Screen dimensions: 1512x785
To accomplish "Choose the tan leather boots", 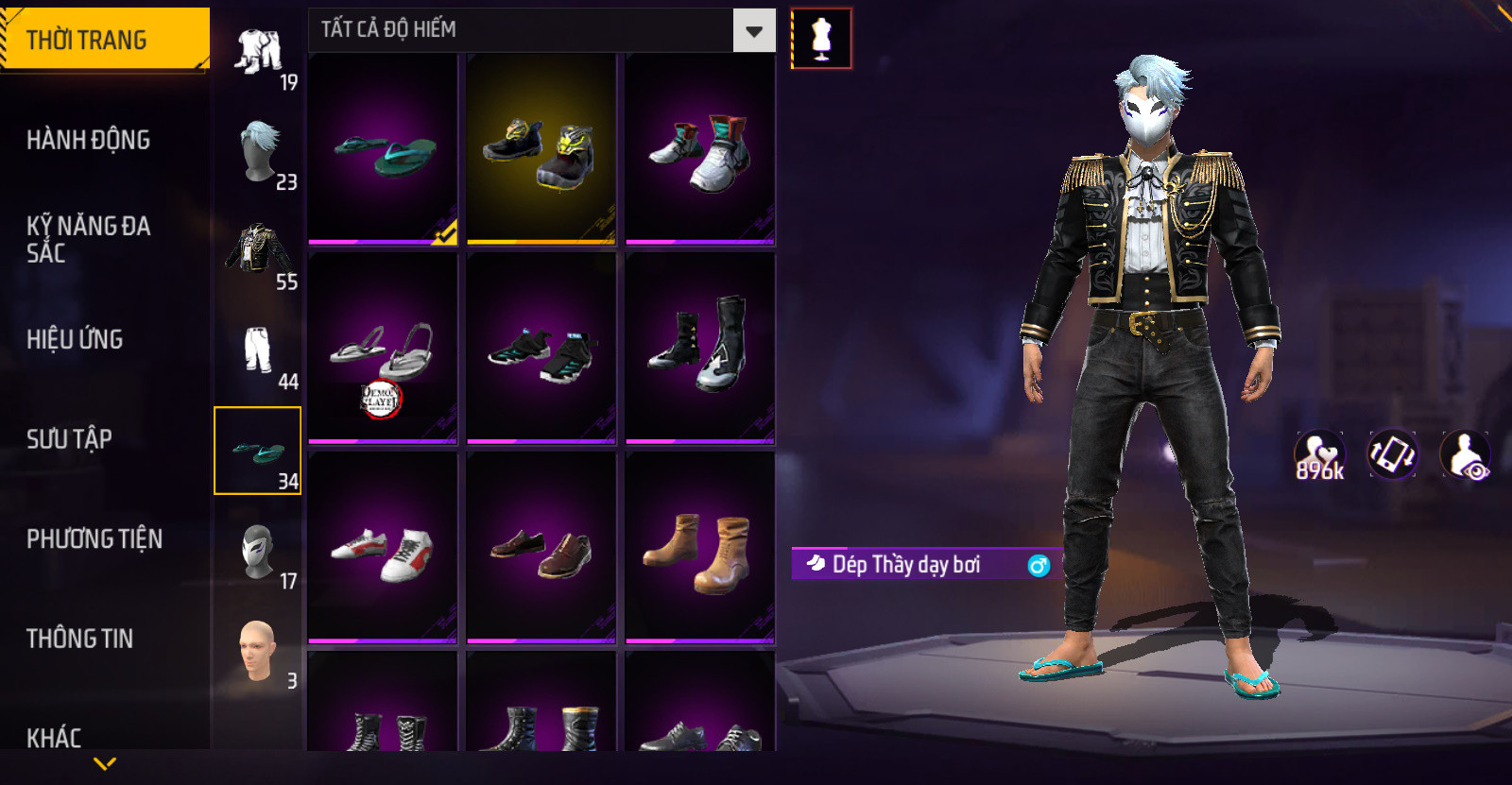I will tap(700, 548).
